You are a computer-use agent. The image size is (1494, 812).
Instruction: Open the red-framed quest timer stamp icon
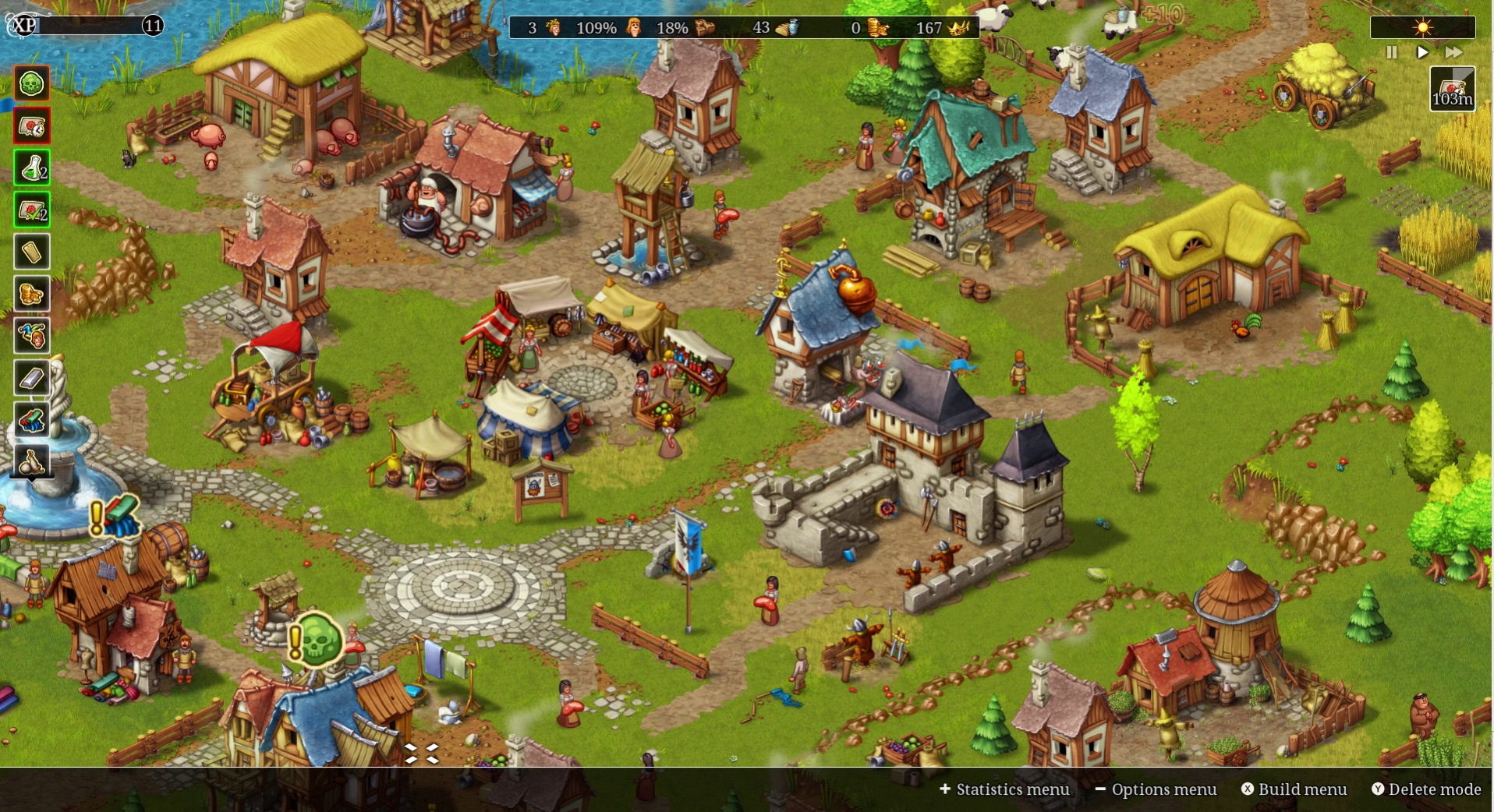31,125
